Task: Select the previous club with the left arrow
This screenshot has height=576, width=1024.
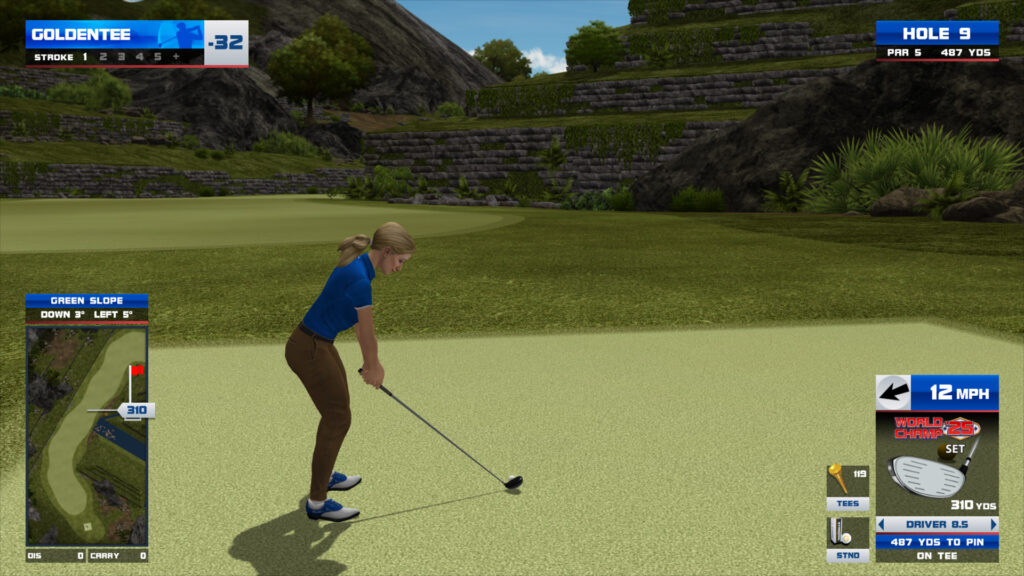Action: coord(881,524)
